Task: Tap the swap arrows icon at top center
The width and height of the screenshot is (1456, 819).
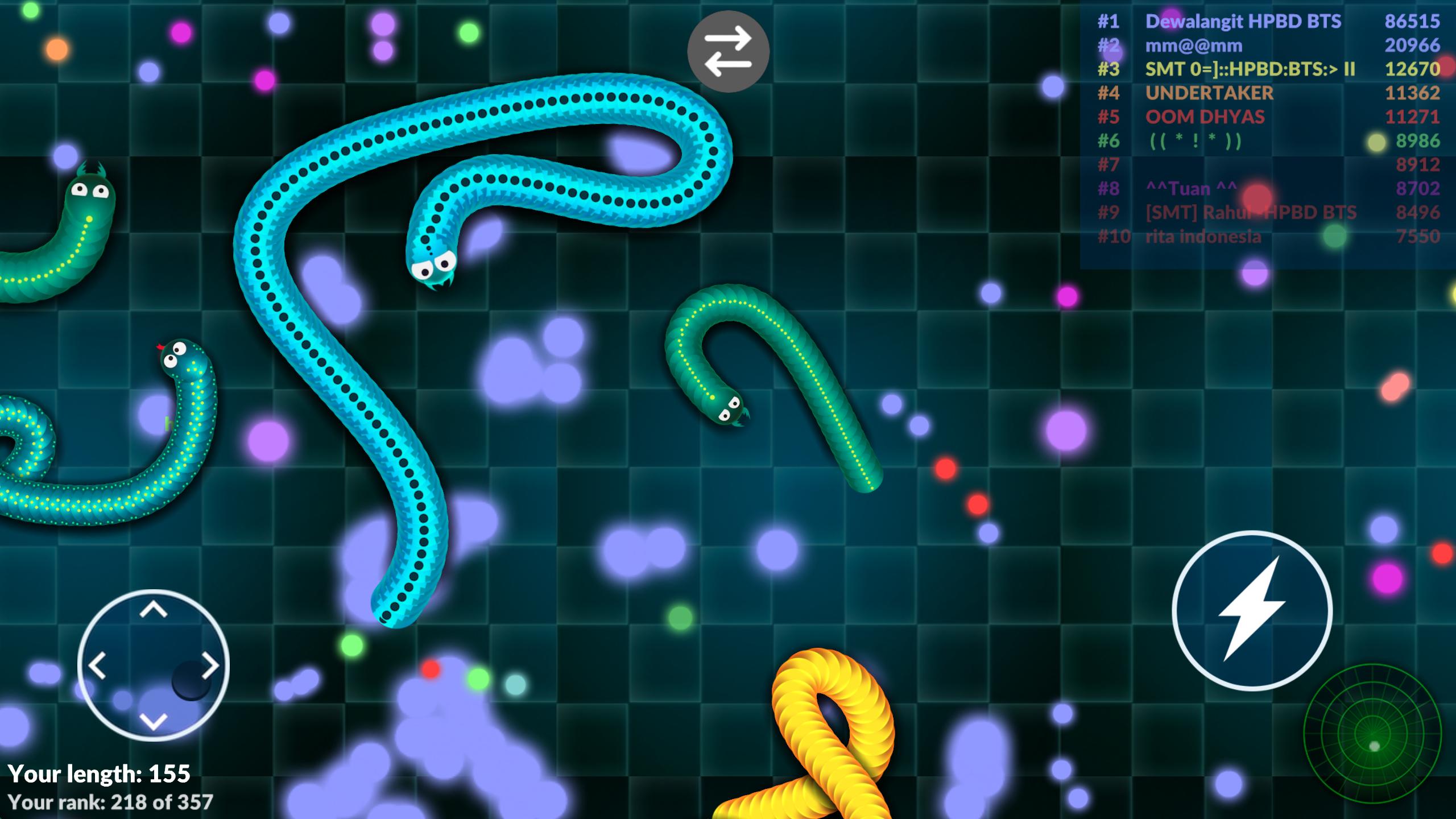Action: tap(727, 51)
